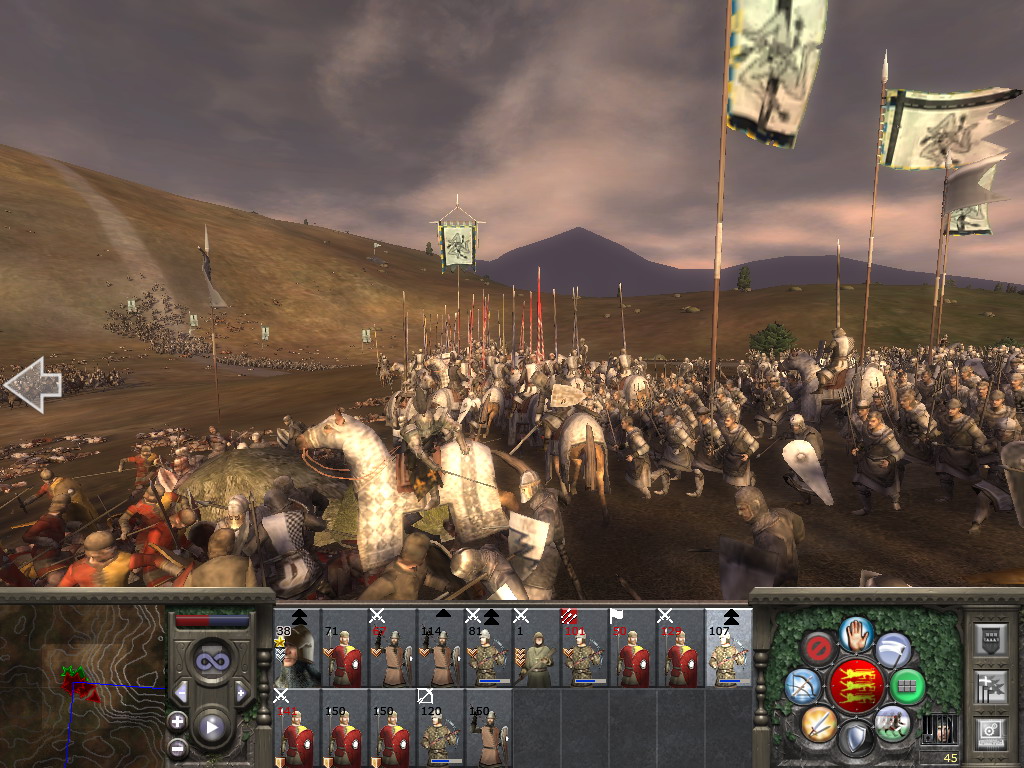Select the single-soldier unit card numbered 1
1024x768 pixels.
[x=537, y=655]
